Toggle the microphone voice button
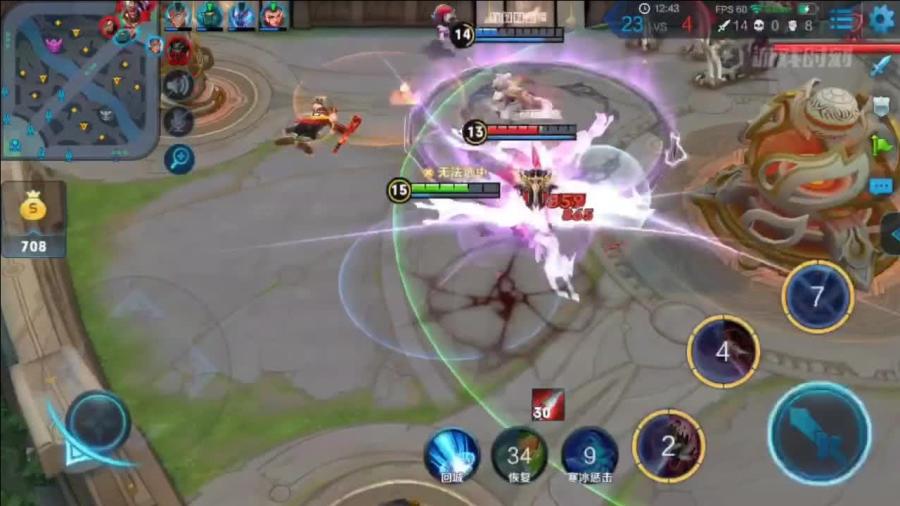The width and height of the screenshot is (900, 506). coord(178,121)
